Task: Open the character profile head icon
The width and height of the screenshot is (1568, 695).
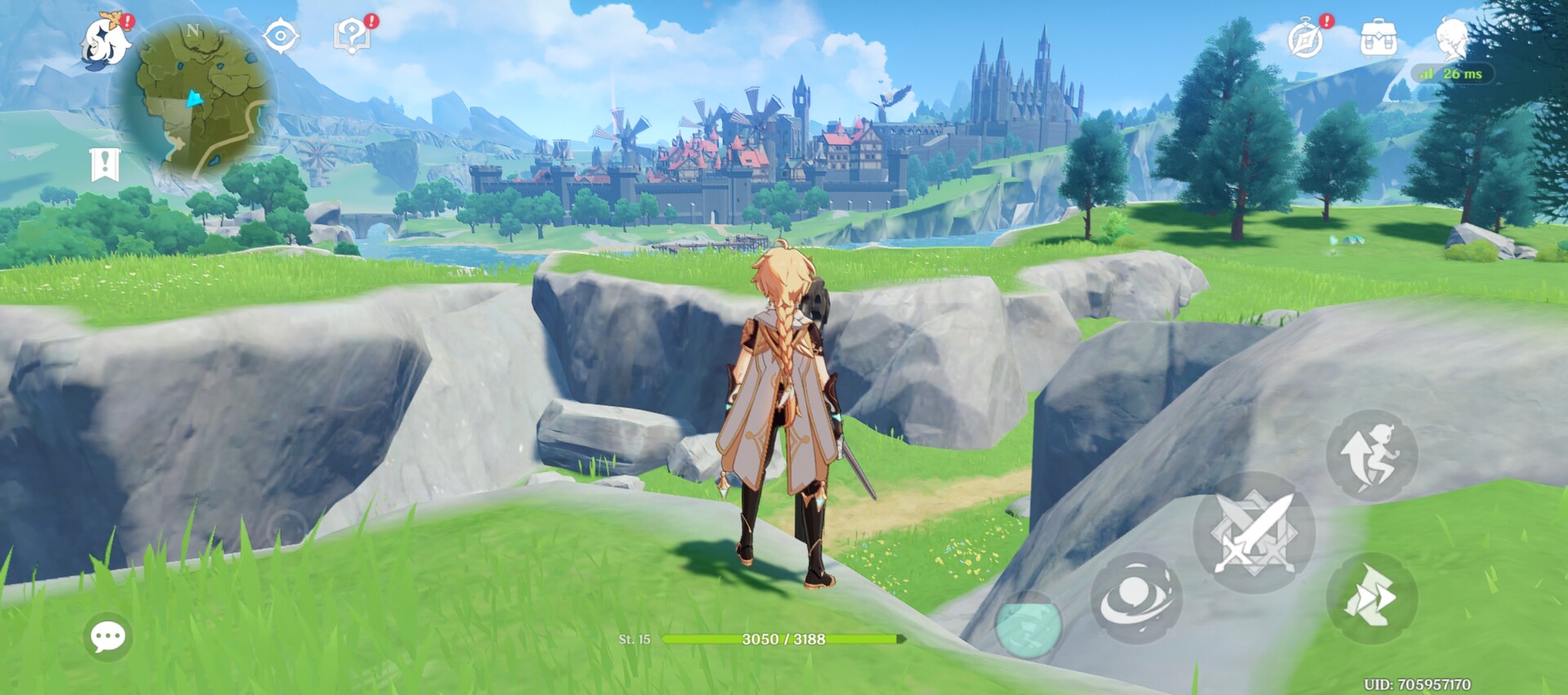Action: 1452,38
